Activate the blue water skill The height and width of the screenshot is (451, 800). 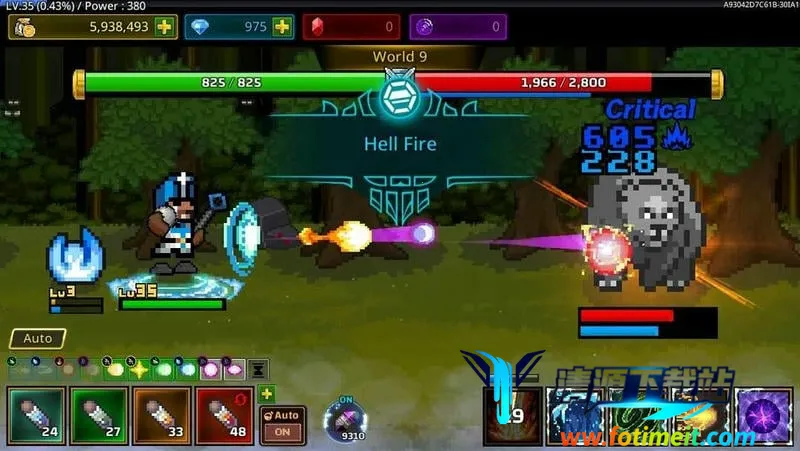point(574,415)
